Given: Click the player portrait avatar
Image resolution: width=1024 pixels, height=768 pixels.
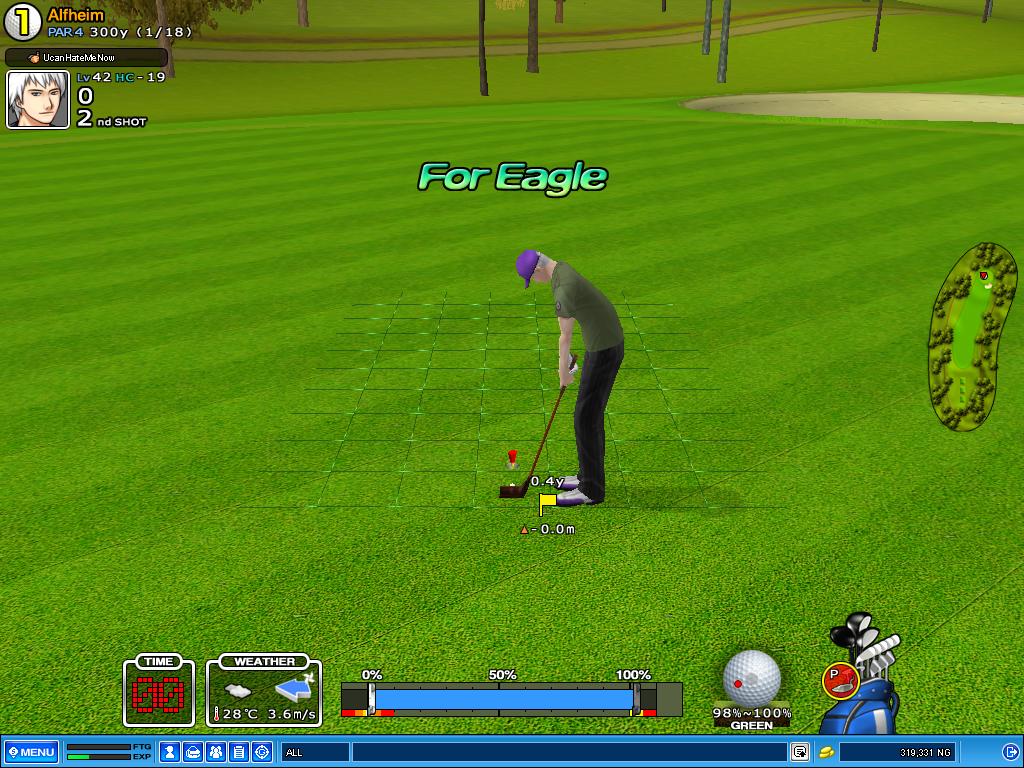Looking at the screenshot, I should click(x=38, y=100).
